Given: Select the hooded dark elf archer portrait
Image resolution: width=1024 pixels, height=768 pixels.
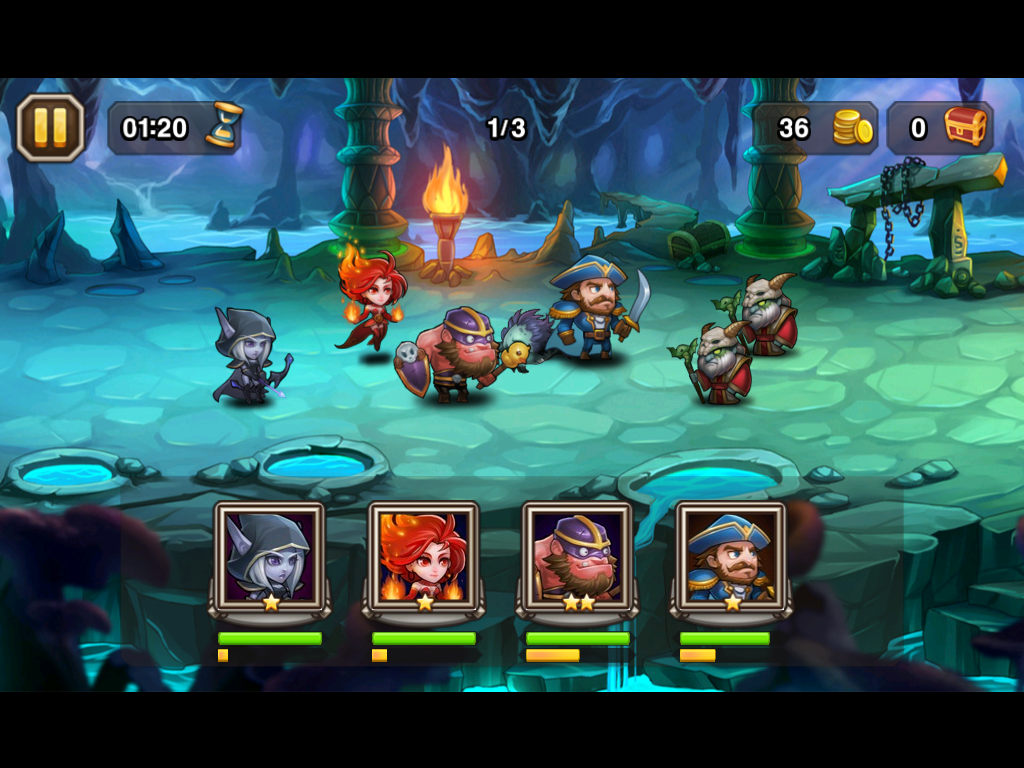Looking at the screenshot, I should tap(269, 558).
